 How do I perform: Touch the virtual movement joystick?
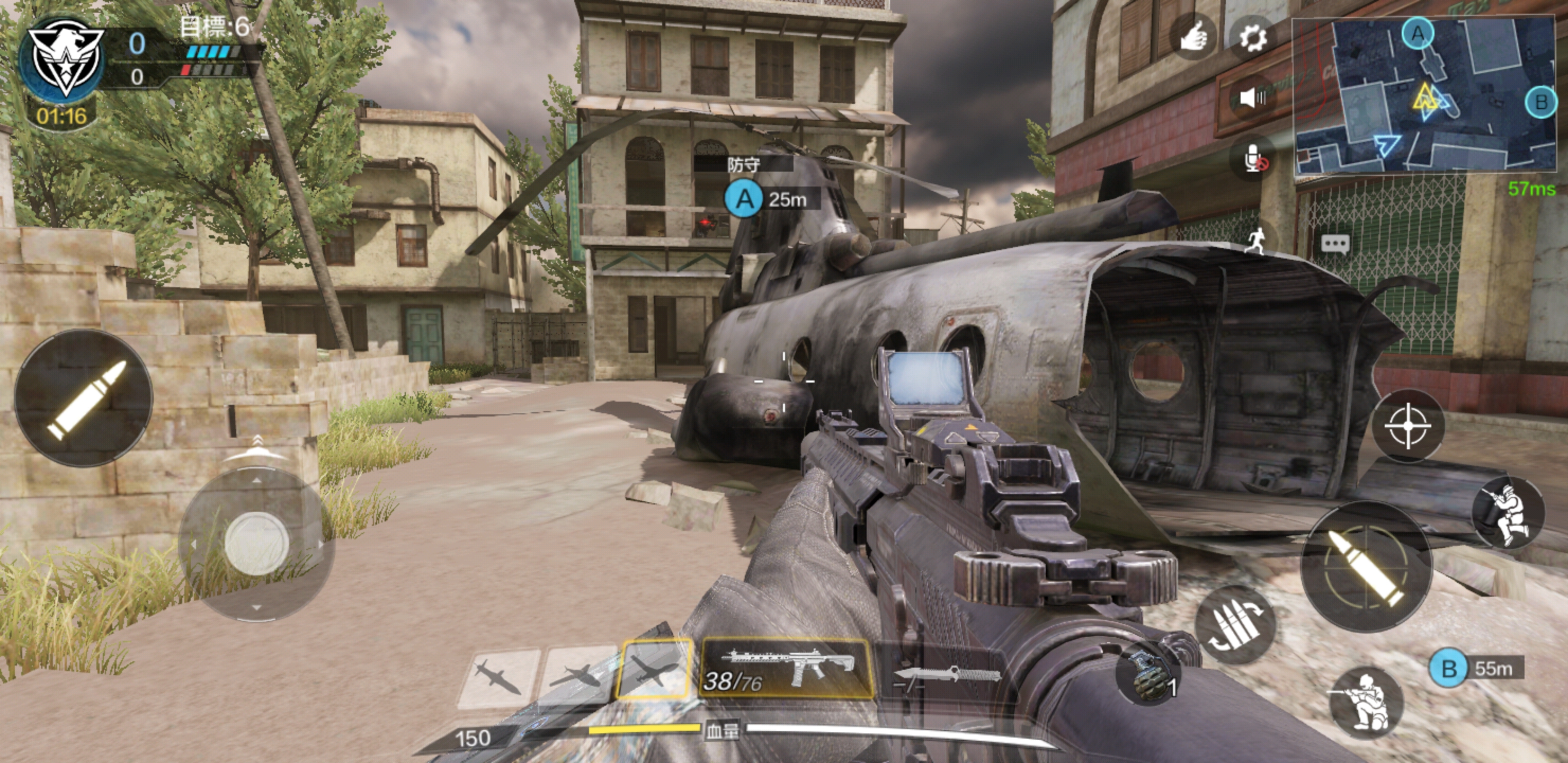256,544
